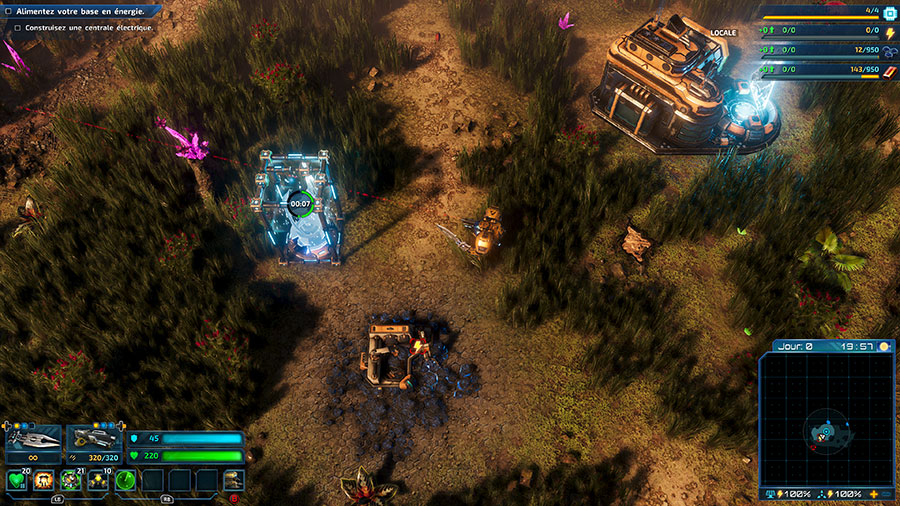Image resolution: width=900 pixels, height=506 pixels.
Task: Activate the explosion skill icon
Action: tap(44, 481)
